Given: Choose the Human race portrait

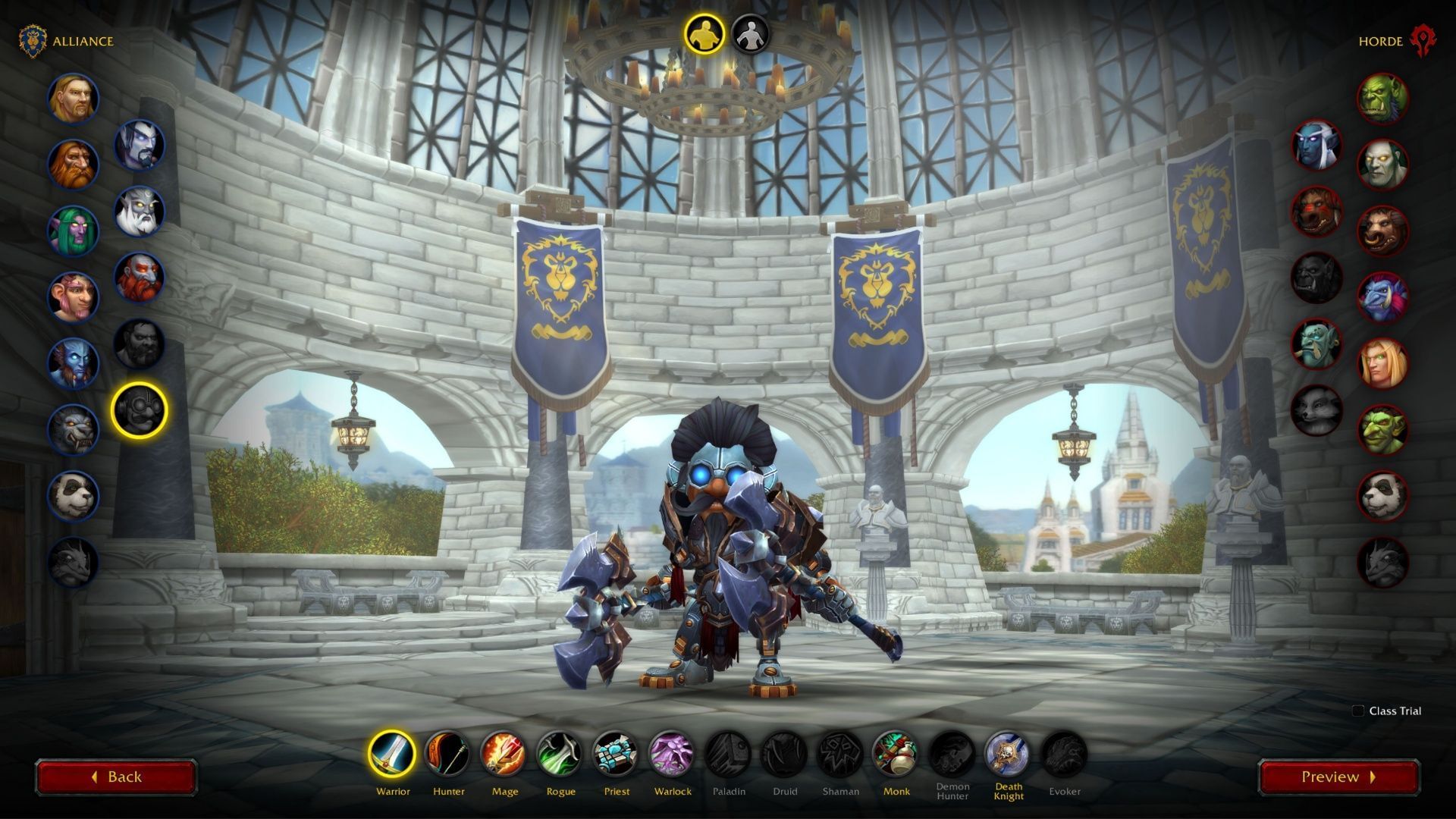Looking at the screenshot, I should (74, 99).
